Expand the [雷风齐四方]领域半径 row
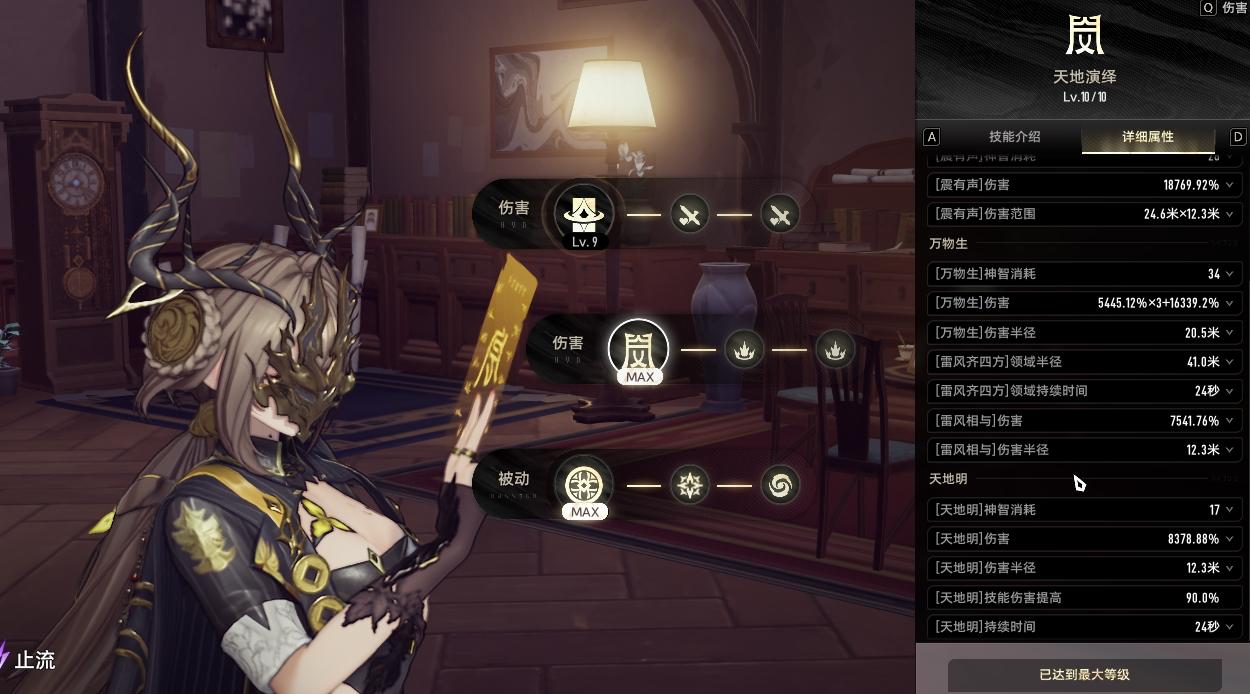 pos(1084,361)
